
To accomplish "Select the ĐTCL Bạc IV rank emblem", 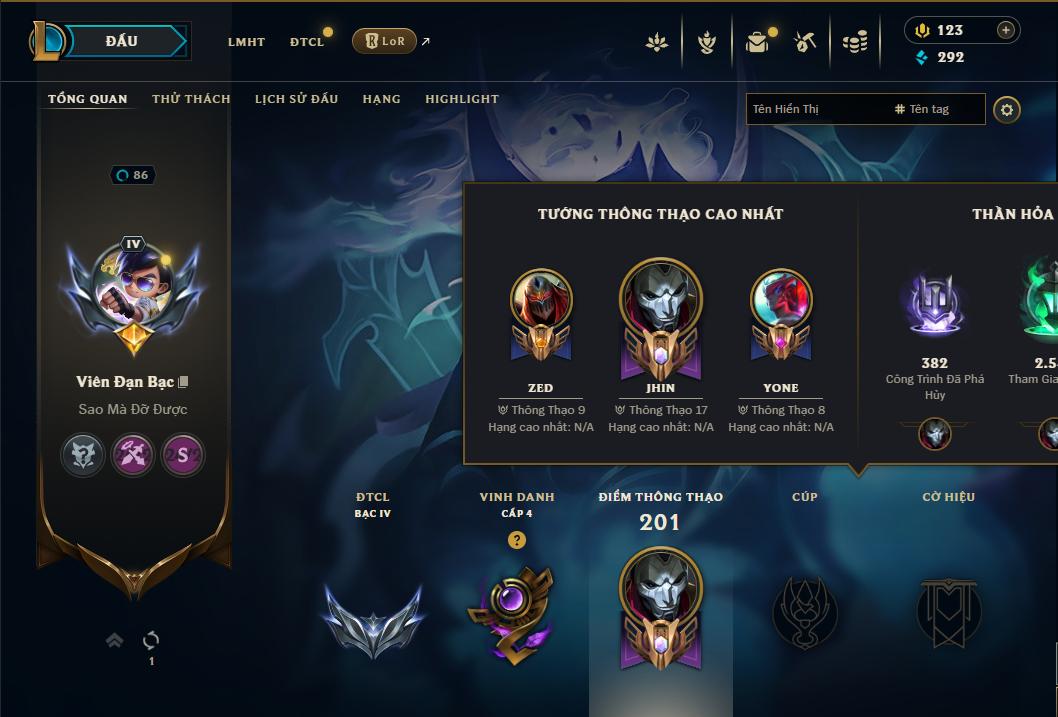I will click(373, 617).
